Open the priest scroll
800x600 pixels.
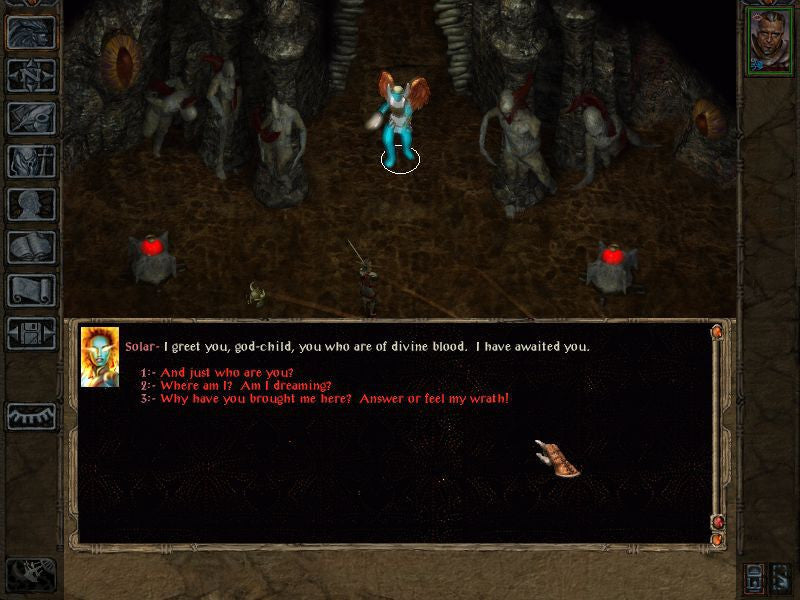(31, 290)
